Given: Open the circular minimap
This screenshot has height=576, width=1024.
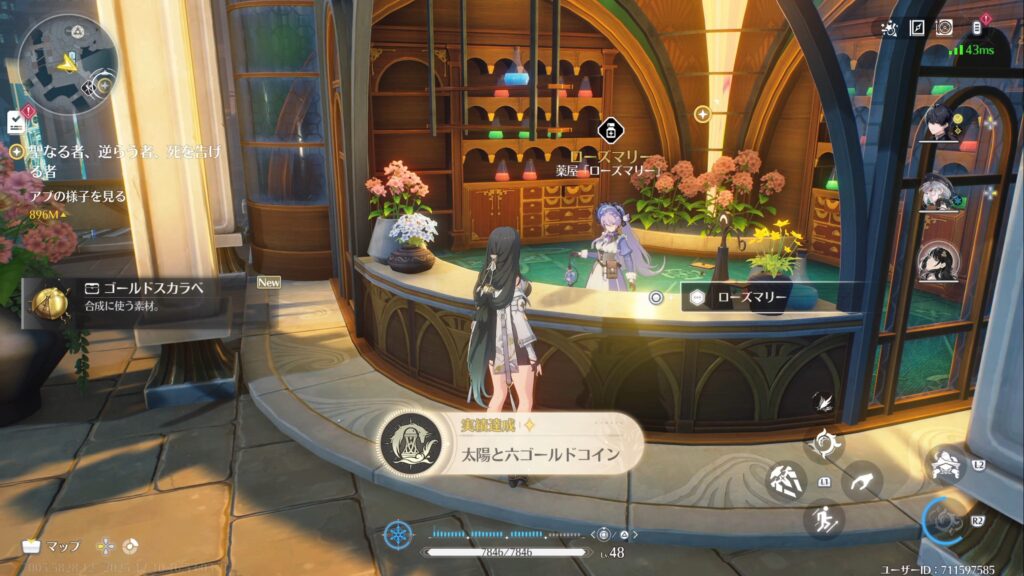Looking at the screenshot, I should tap(68, 62).
